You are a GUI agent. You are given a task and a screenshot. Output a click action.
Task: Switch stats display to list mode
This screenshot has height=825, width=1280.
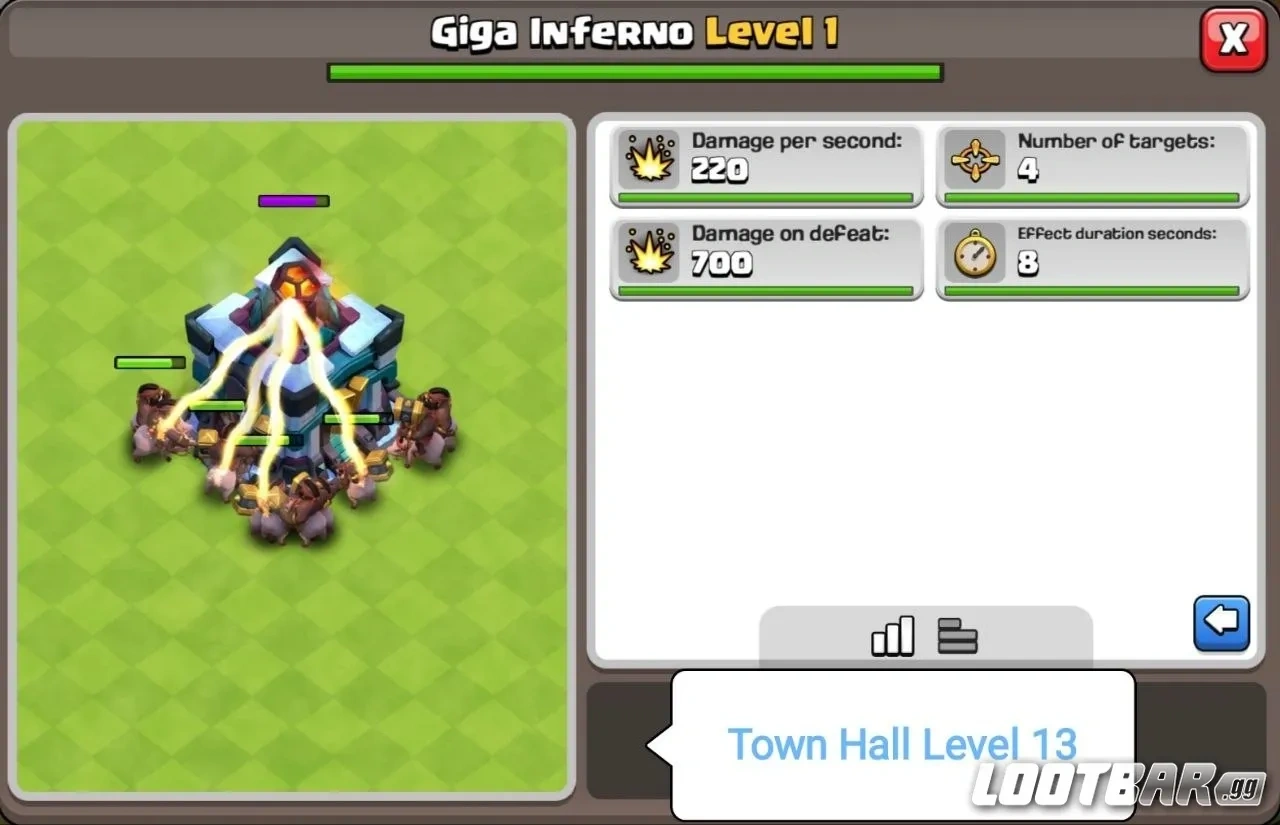(x=957, y=635)
